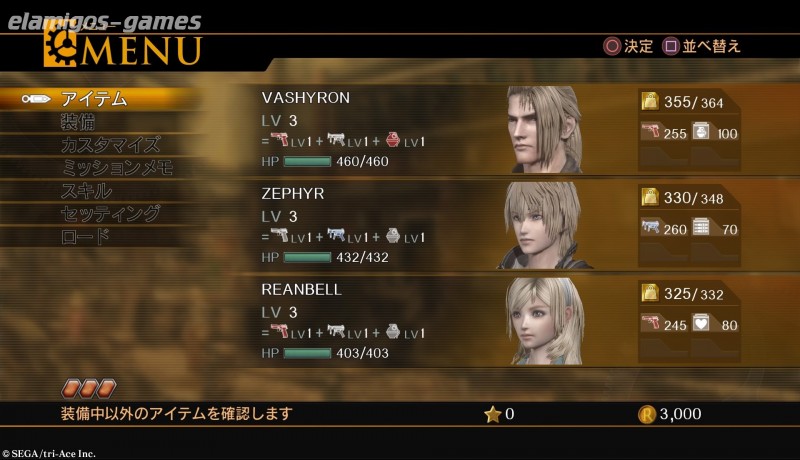This screenshot has width=800, height=460.
Task: Select the セッティング (Settings) entry
Action: click(110, 214)
